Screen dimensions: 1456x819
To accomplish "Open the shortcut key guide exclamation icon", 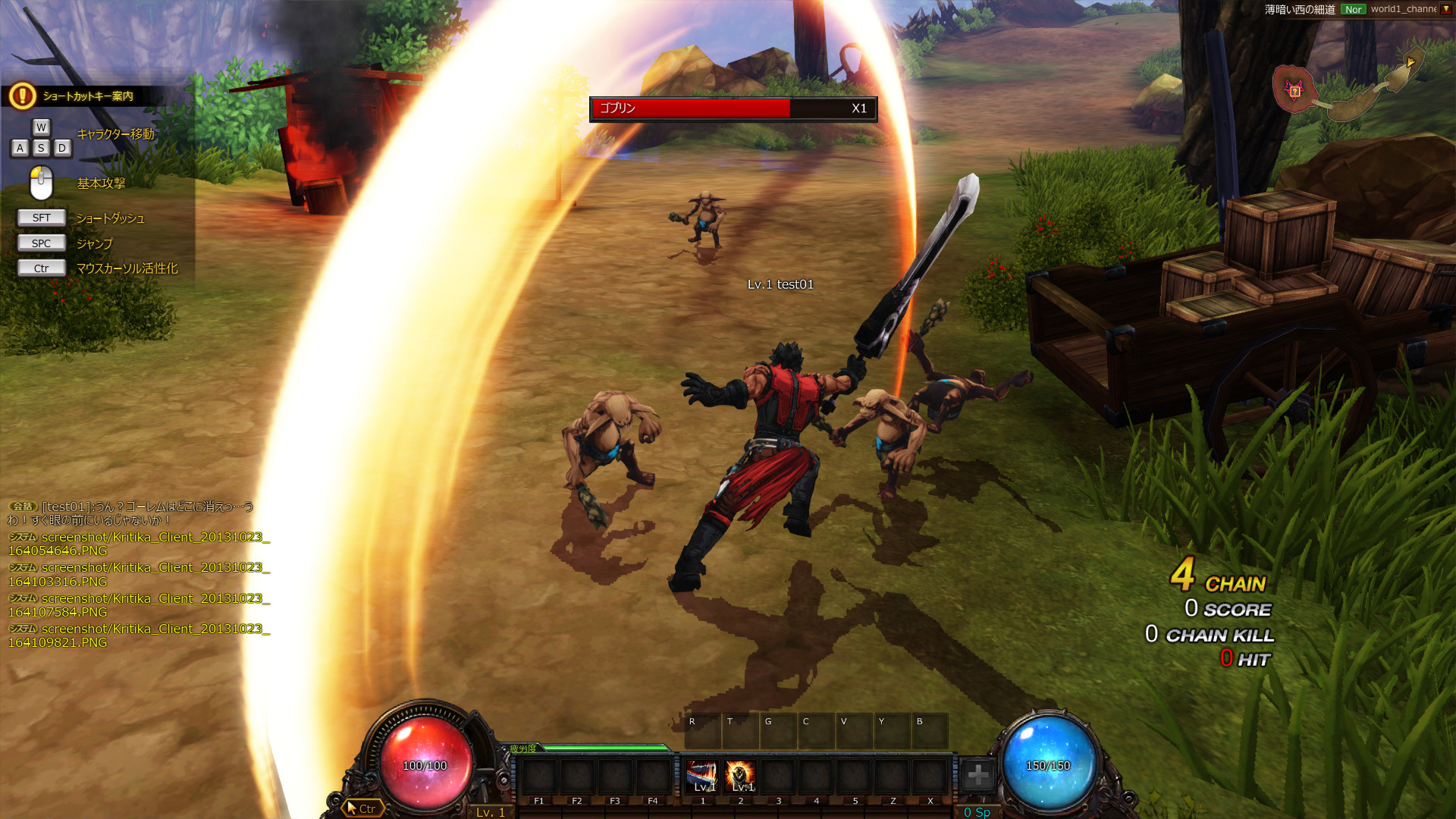I will [x=23, y=96].
